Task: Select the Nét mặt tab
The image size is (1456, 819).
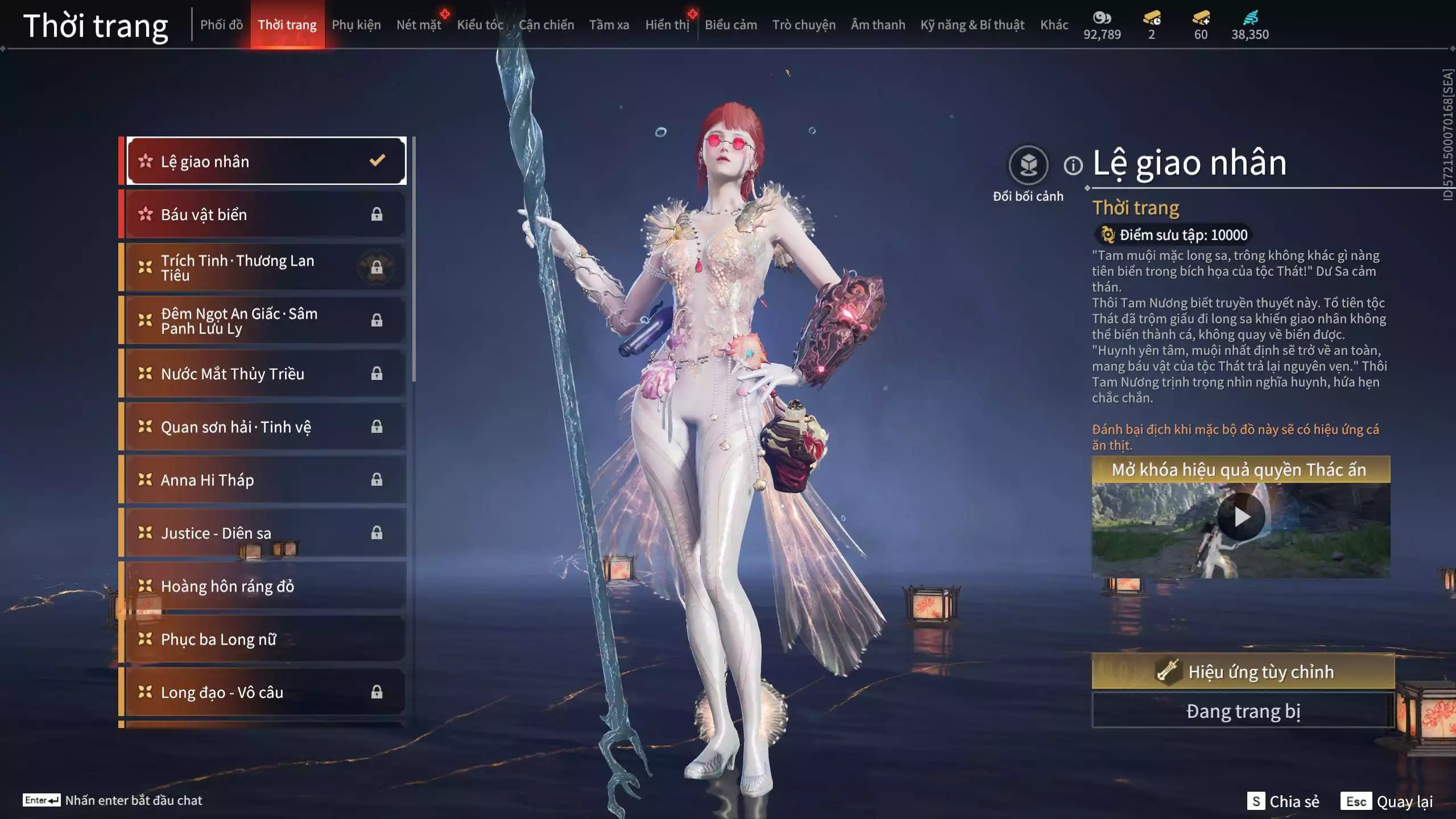Action: point(419,25)
